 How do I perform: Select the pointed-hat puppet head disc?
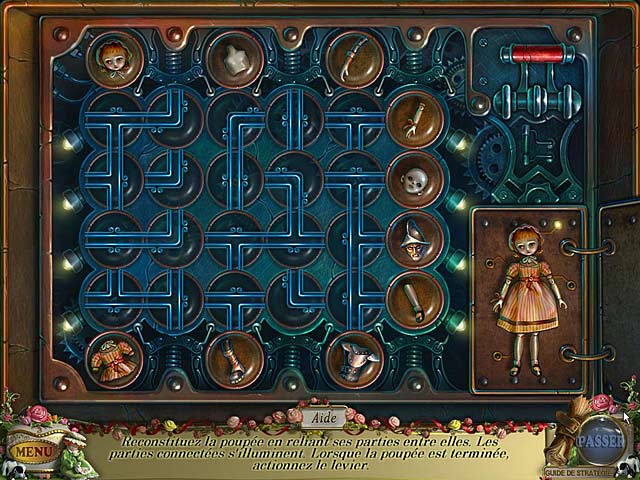(x=414, y=238)
